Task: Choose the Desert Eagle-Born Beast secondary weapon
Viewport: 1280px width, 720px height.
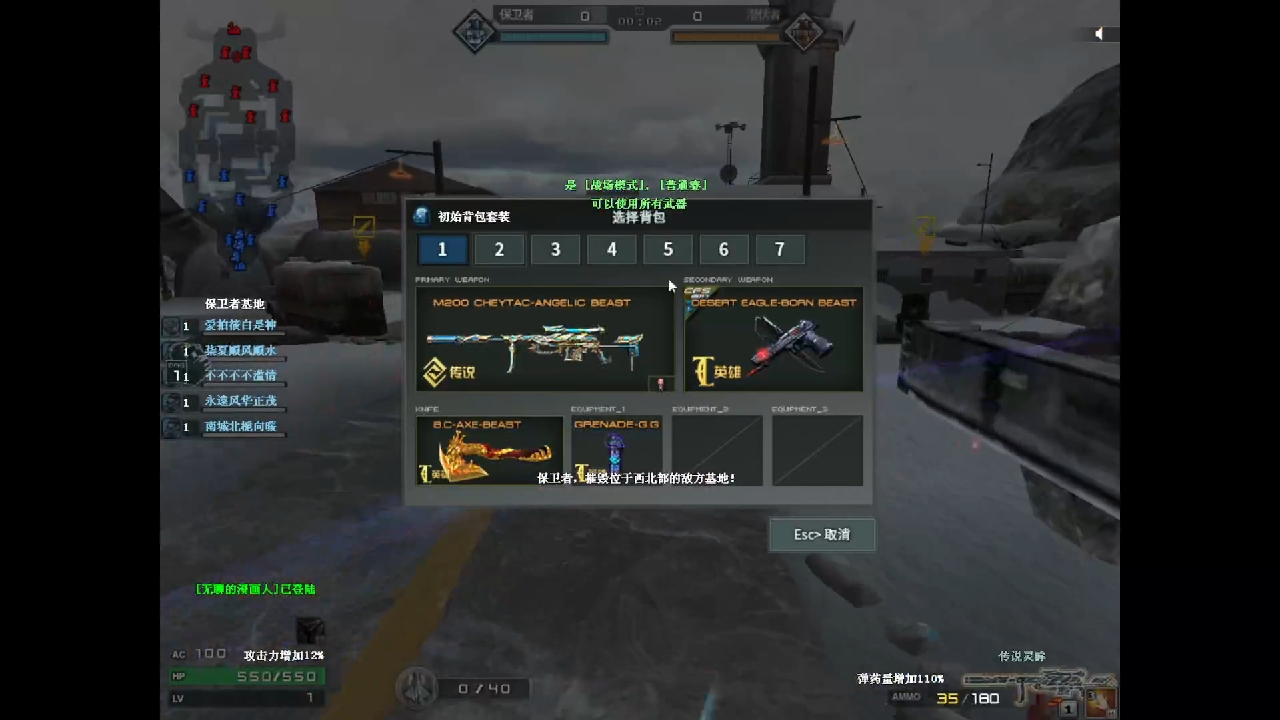Action: pyautogui.click(x=773, y=340)
